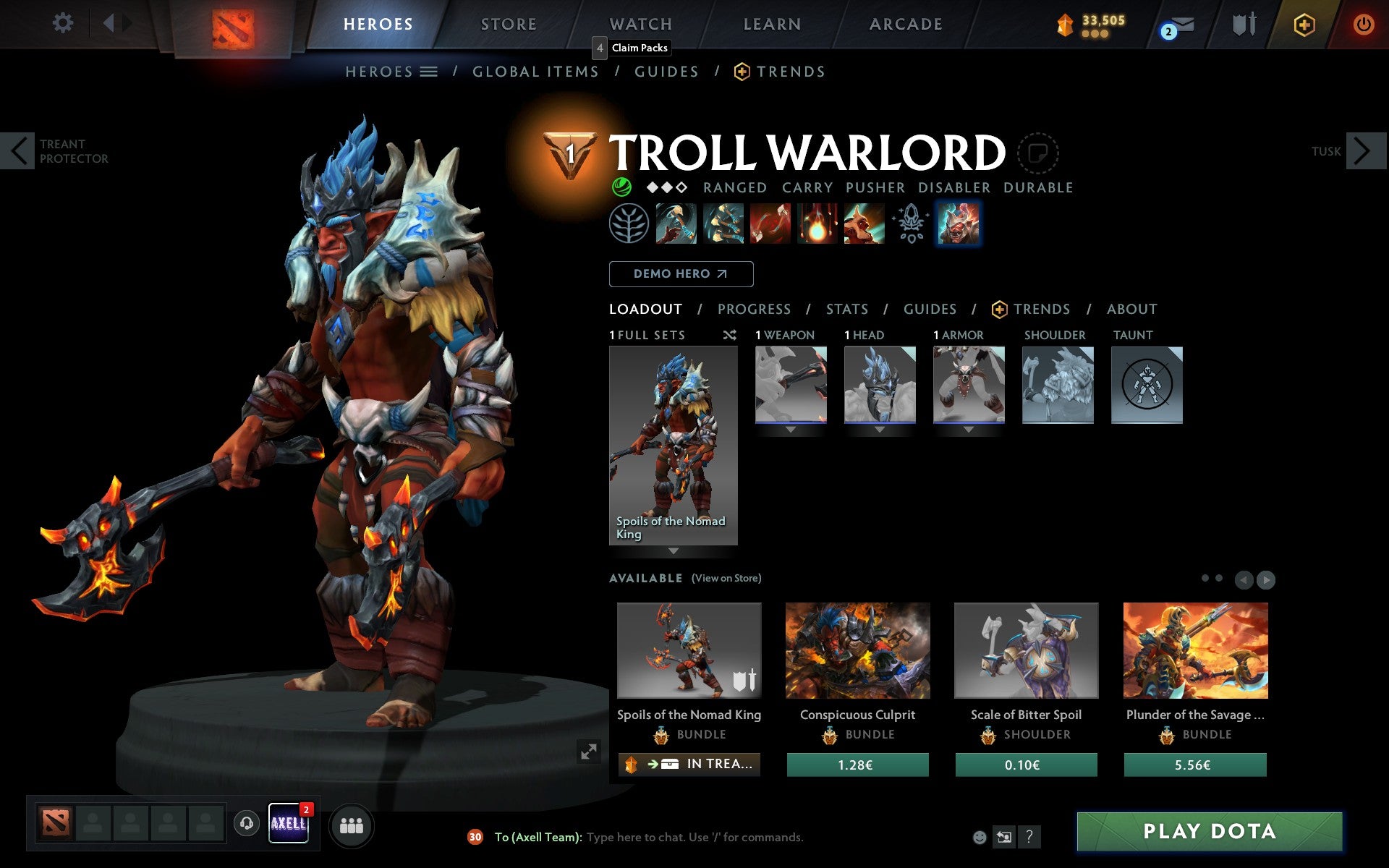The image size is (1389, 868).
Task: Open the friends list icon near chat
Action: click(x=352, y=825)
